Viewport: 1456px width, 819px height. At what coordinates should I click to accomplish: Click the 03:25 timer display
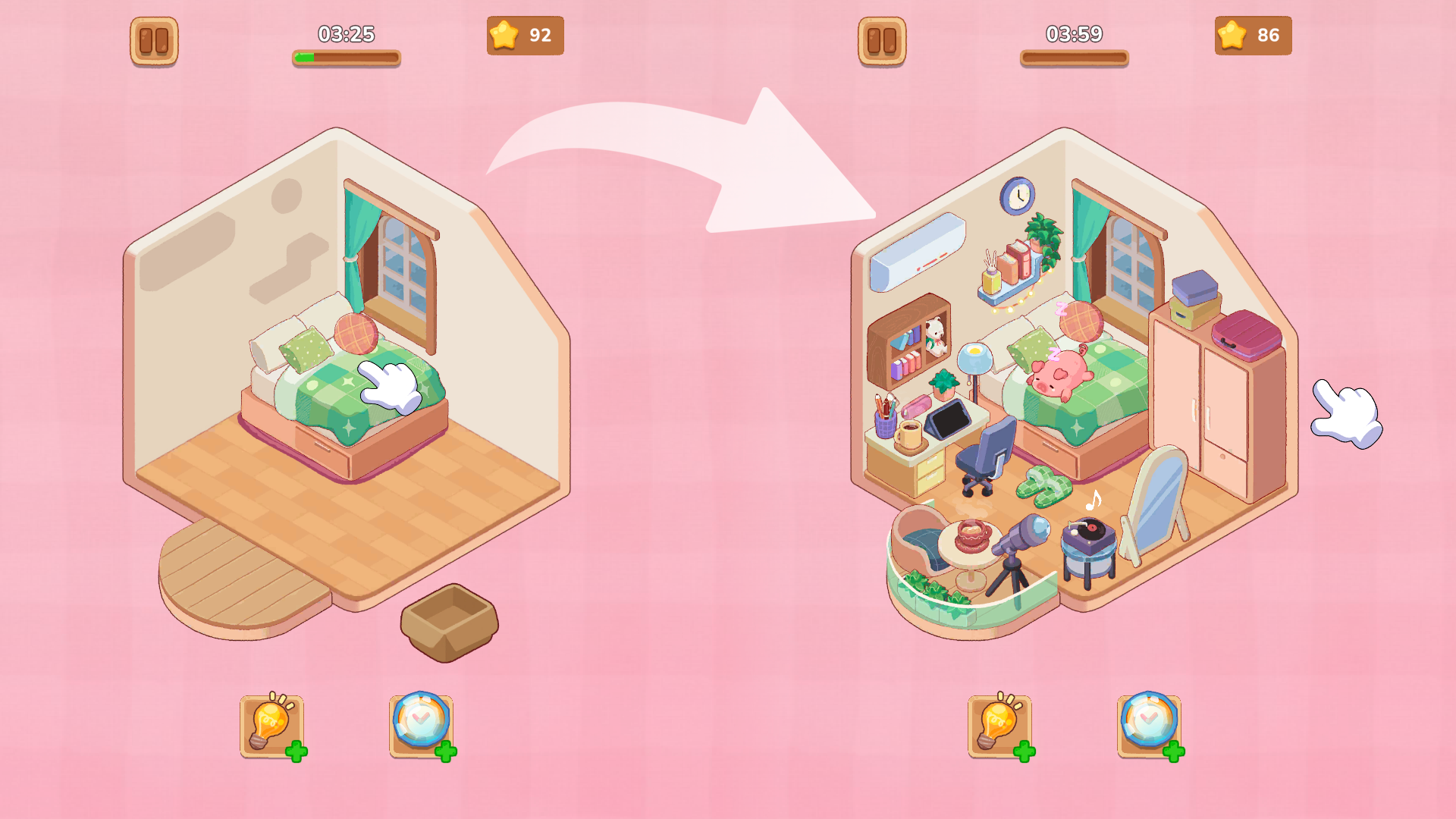[x=345, y=33]
